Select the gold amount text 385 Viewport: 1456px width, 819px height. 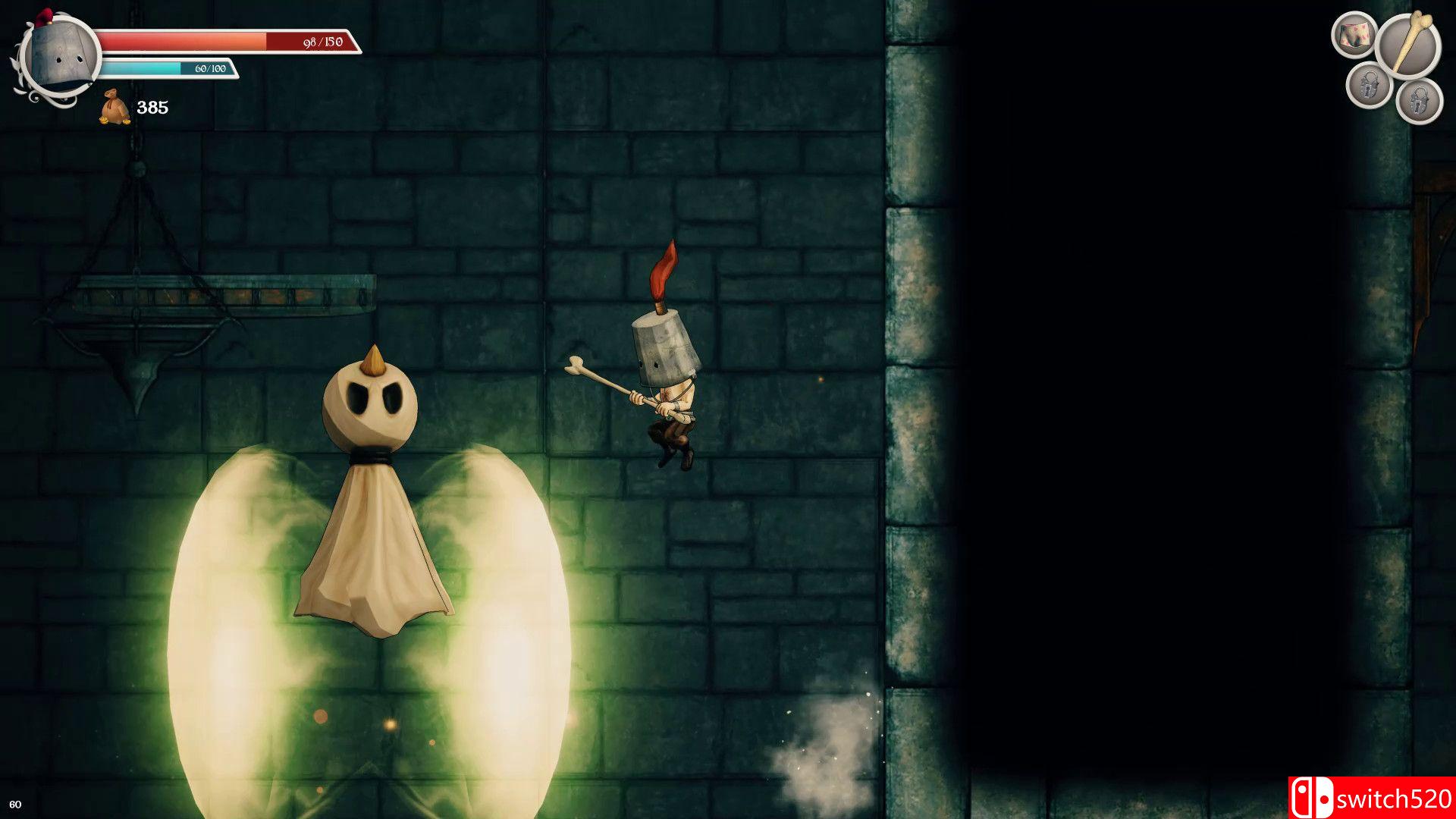pos(154,108)
